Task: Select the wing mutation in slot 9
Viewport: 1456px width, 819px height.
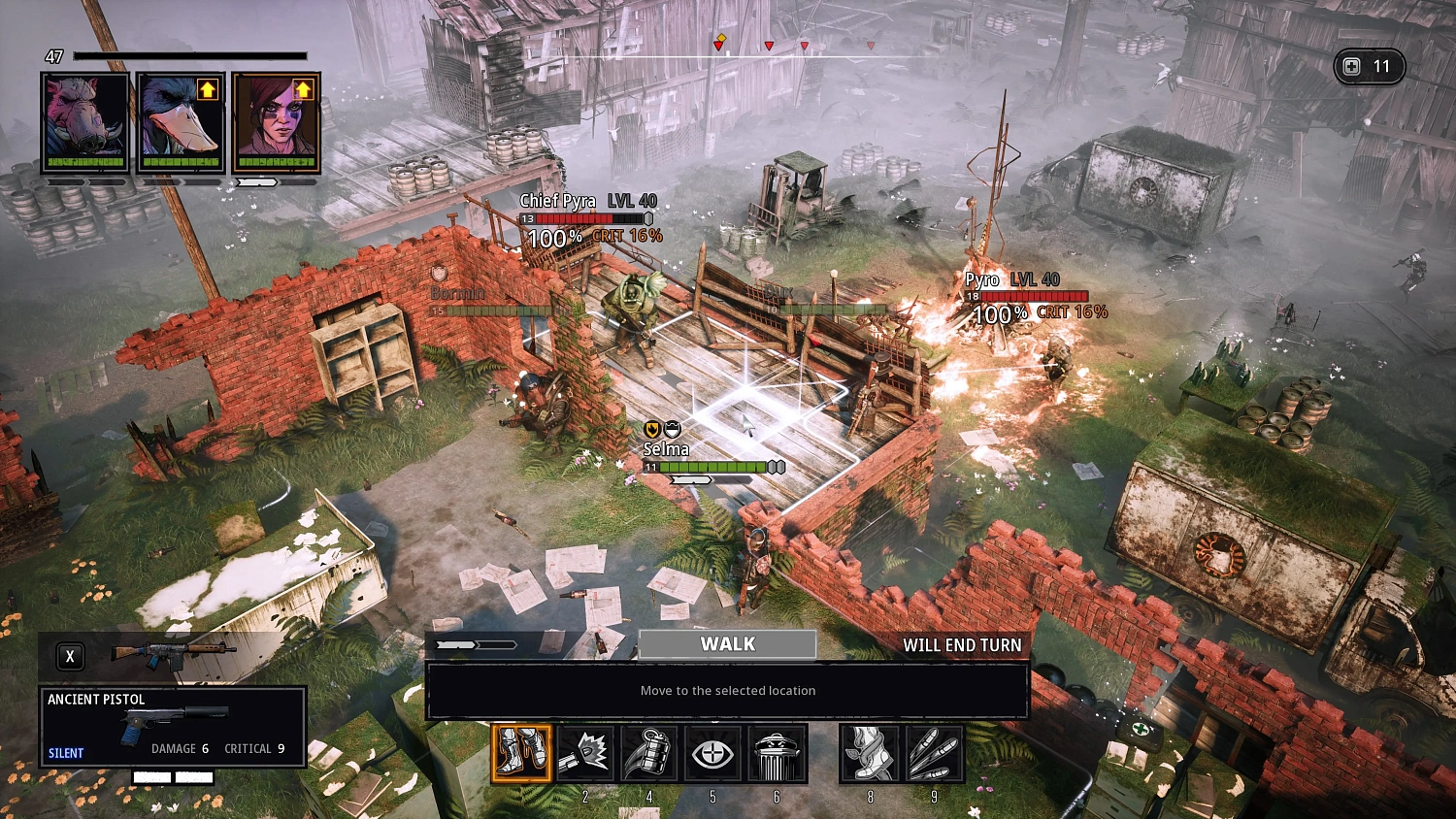Action: click(x=933, y=754)
